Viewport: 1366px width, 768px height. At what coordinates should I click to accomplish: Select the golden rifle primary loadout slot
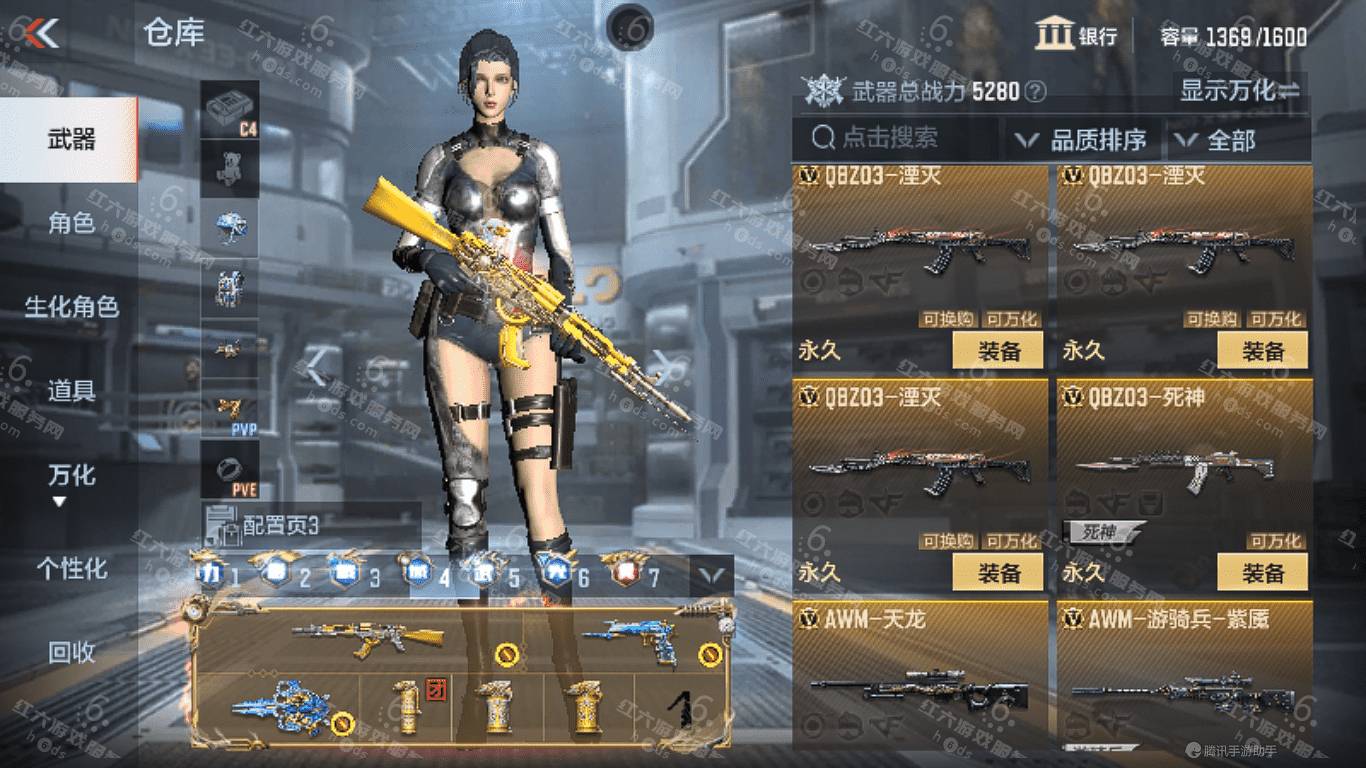coord(368,638)
